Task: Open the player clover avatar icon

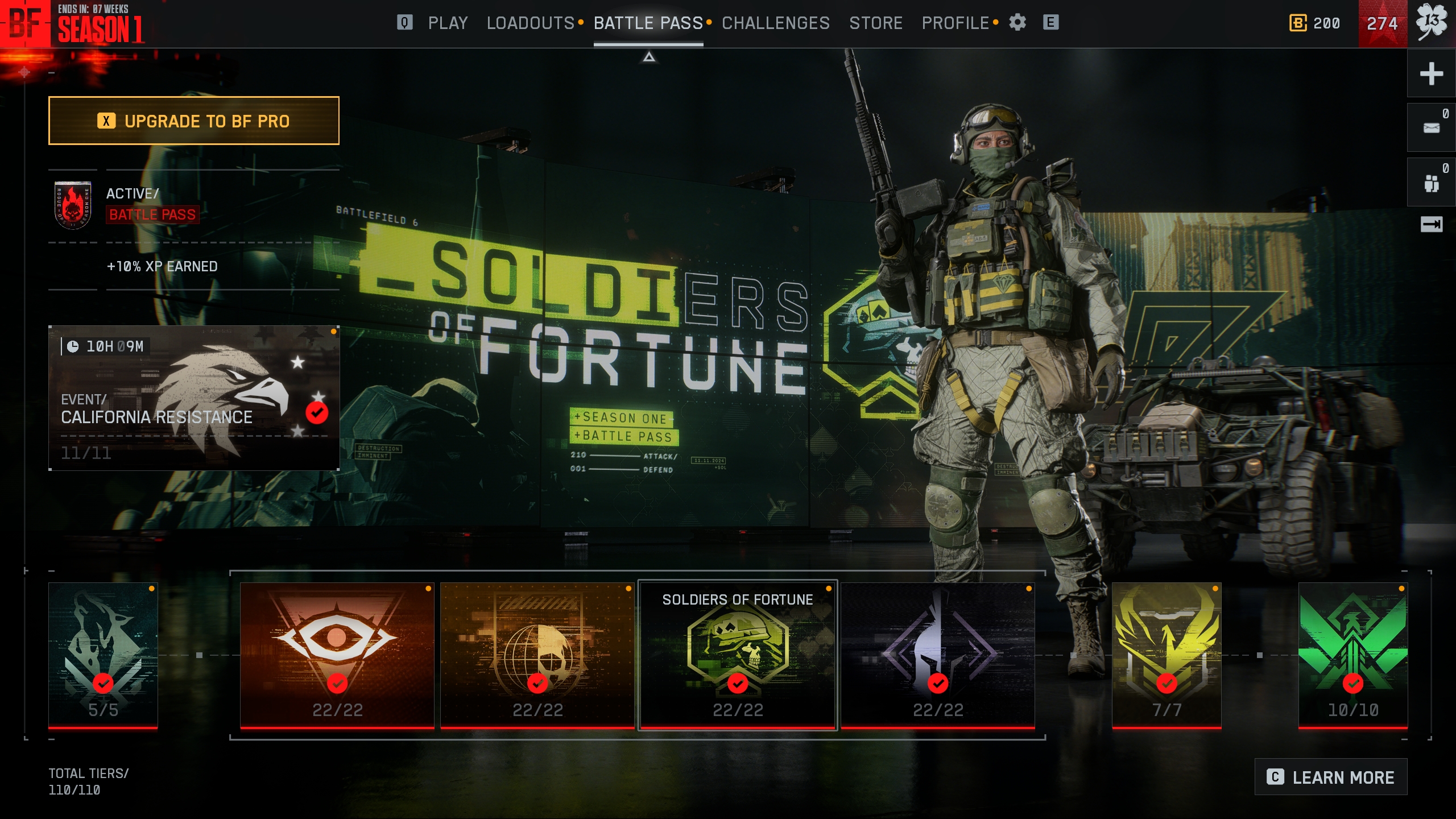Action: tap(1431, 23)
